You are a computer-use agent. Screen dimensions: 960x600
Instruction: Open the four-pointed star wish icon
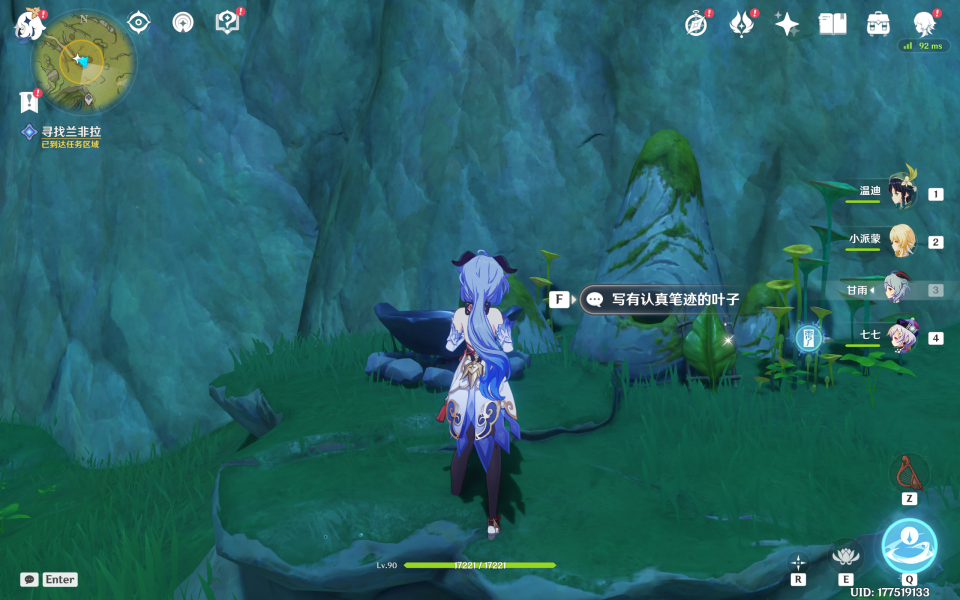(787, 24)
